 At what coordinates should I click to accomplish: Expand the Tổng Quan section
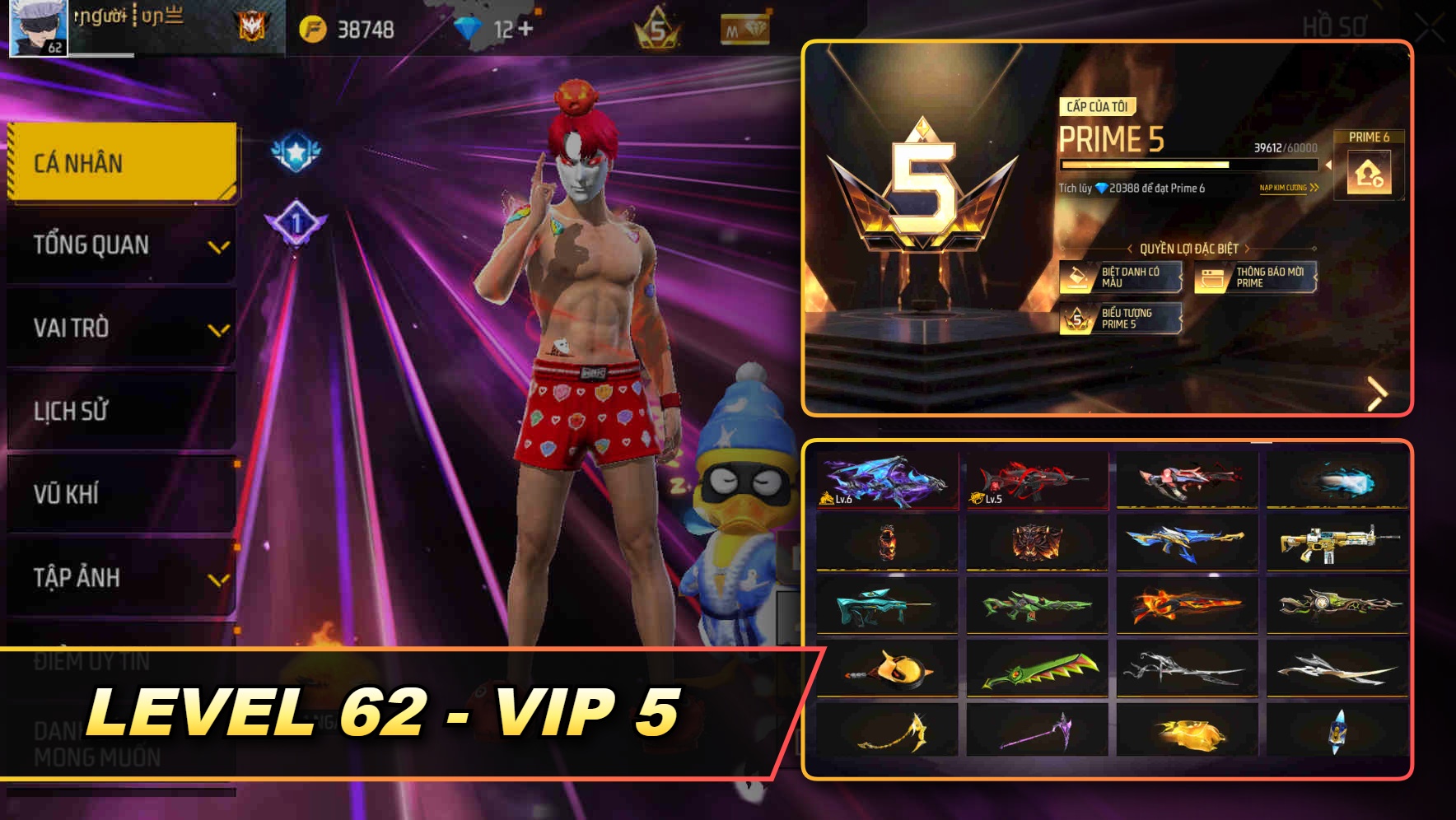pos(119,245)
